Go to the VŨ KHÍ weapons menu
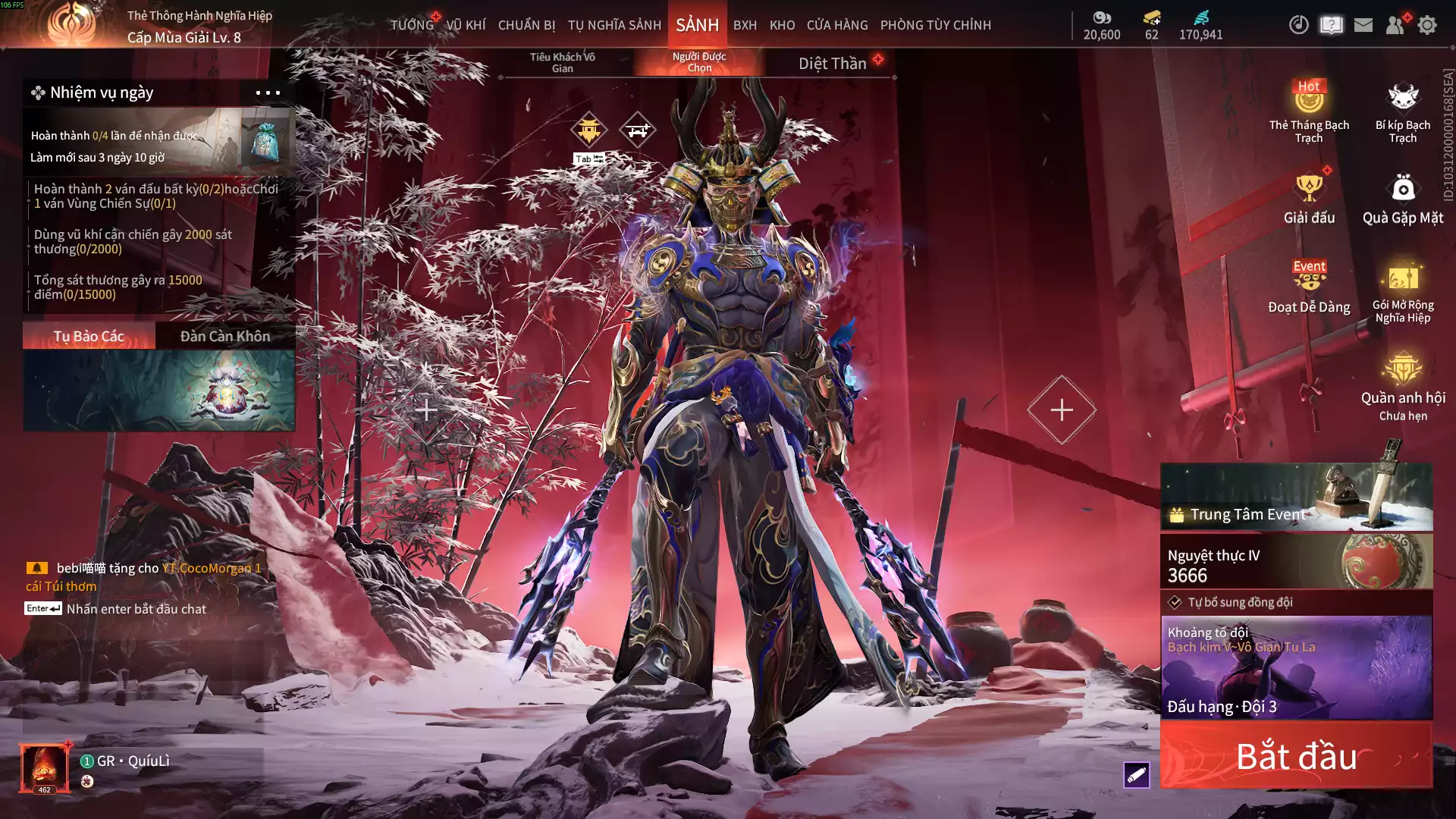1456x819 pixels. 466,25
